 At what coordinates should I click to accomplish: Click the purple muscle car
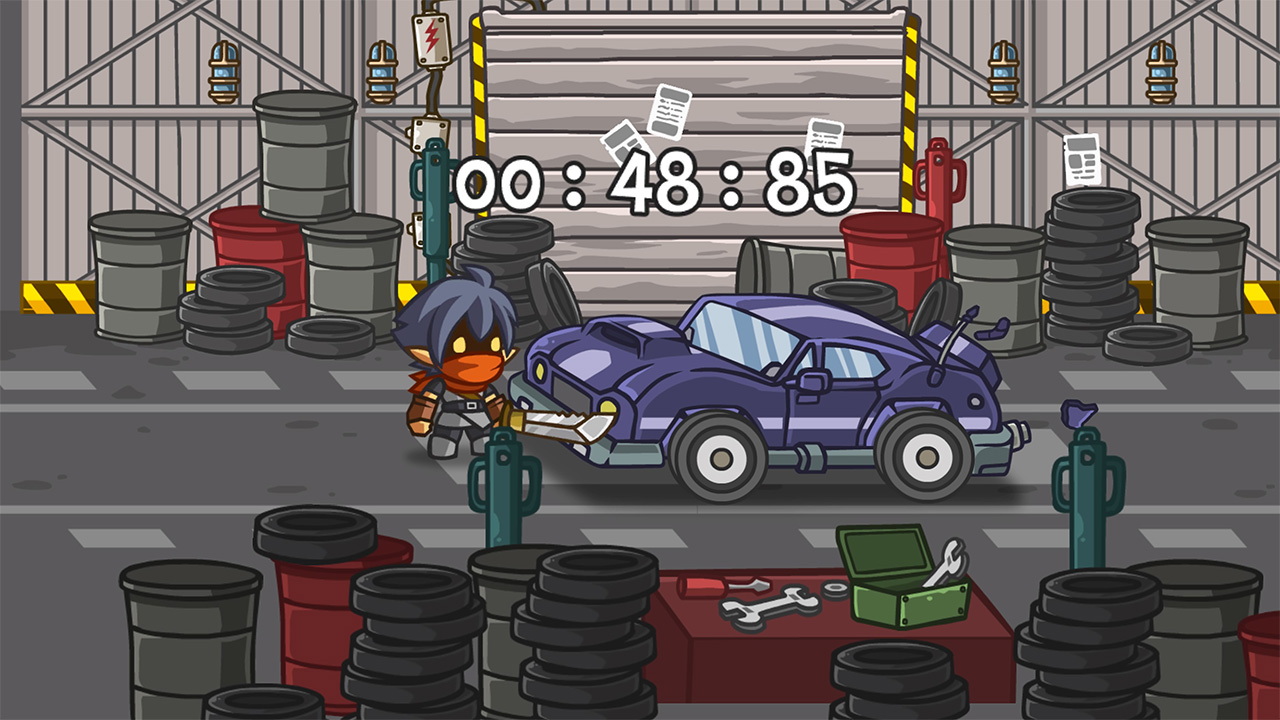tap(780, 390)
